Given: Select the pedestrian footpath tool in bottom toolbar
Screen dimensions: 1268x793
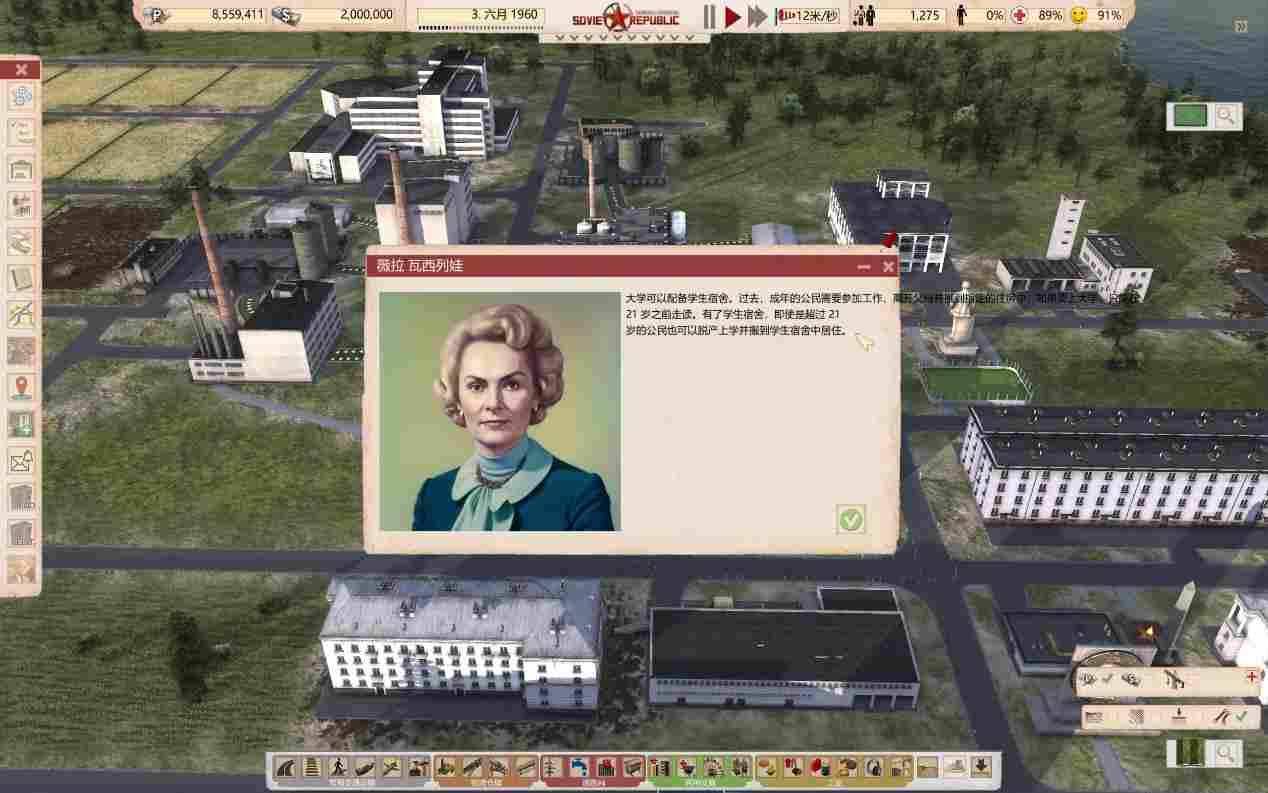Looking at the screenshot, I should (338, 767).
